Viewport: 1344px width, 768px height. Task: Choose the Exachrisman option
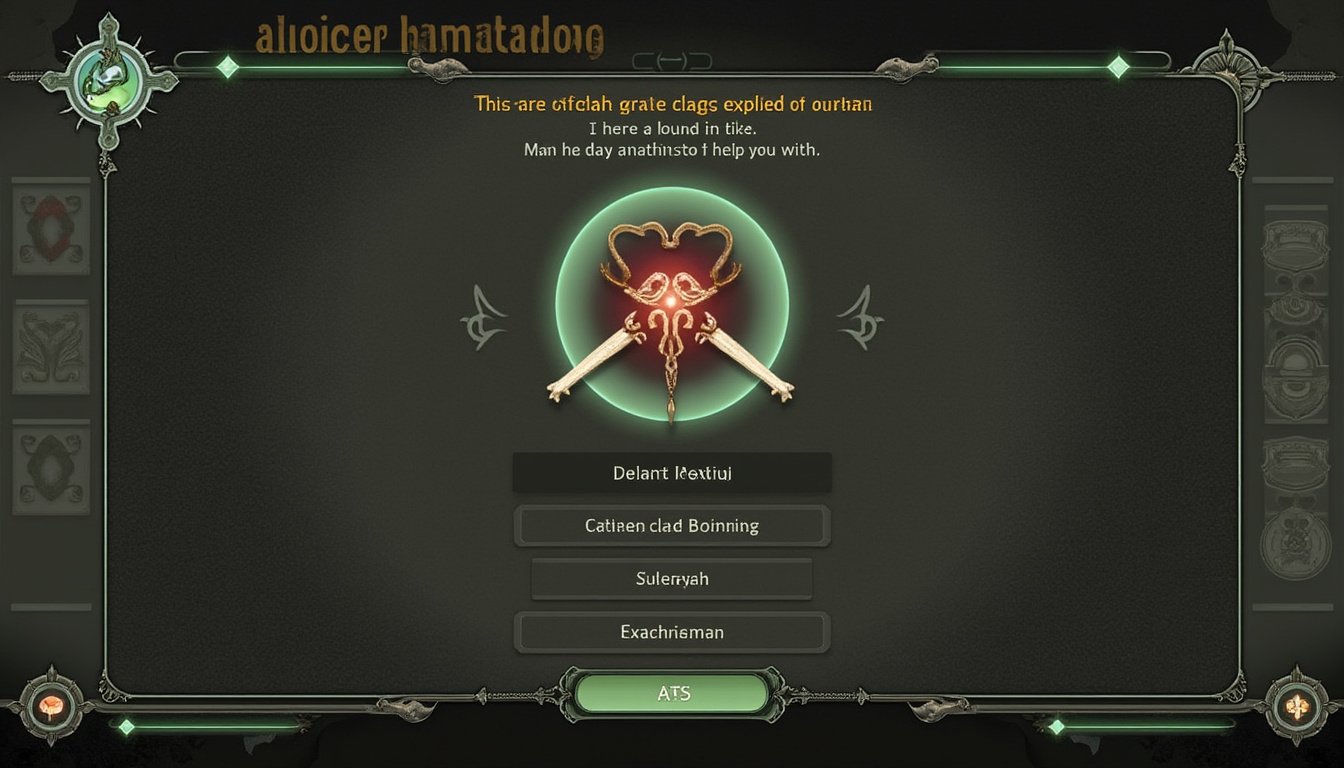point(672,632)
